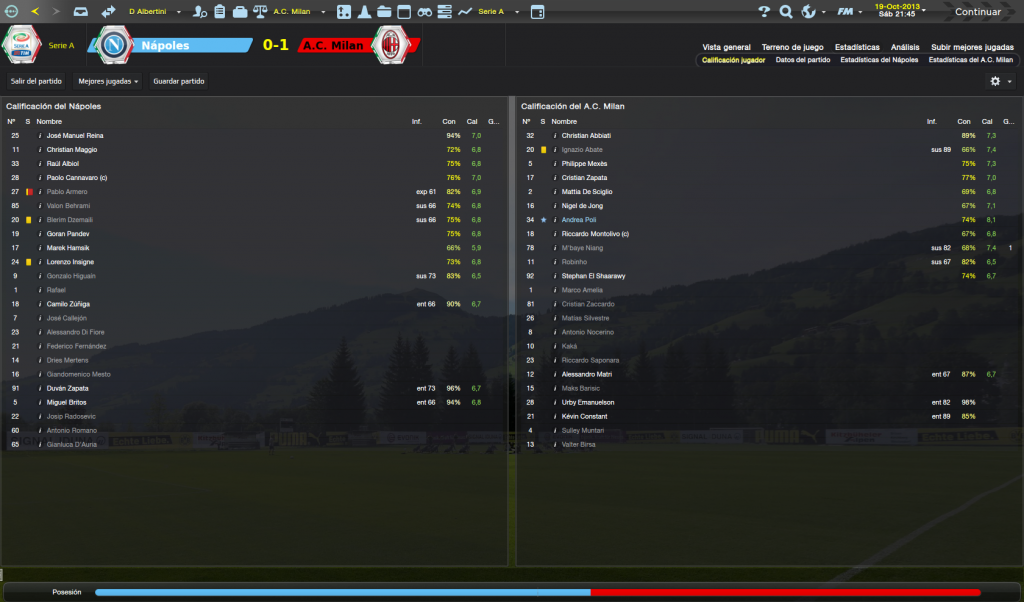Open the D Albertini manager dropdown

(x=153, y=12)
